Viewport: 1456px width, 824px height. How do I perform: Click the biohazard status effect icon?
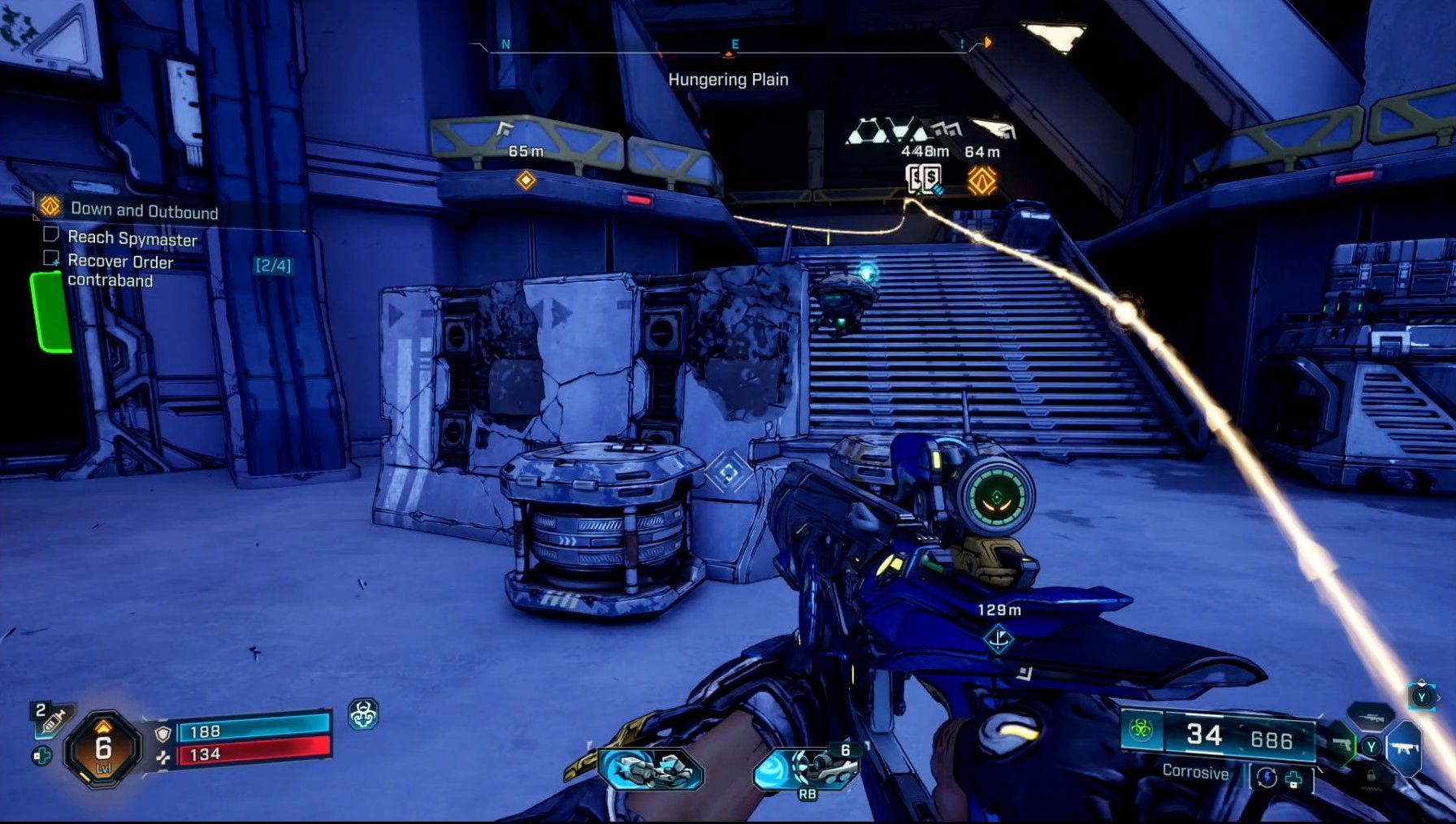[362, 714]
